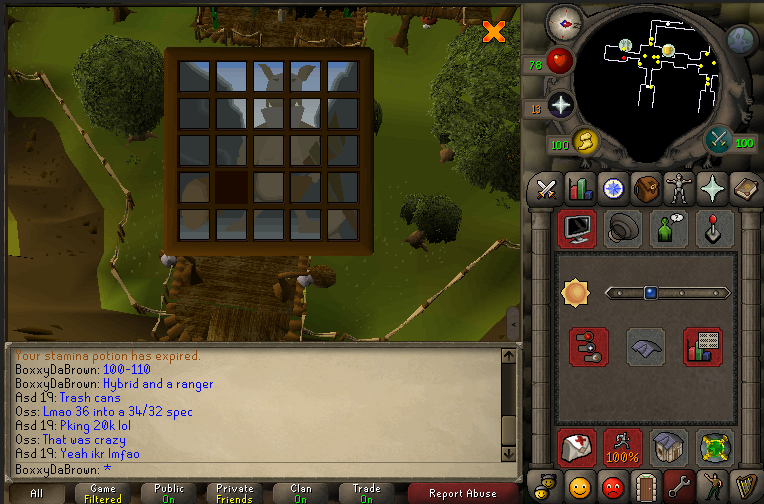This screenshot has width=764, height=504.
Task: Close the puzzle box with the orange X
Action: point(494,32)
